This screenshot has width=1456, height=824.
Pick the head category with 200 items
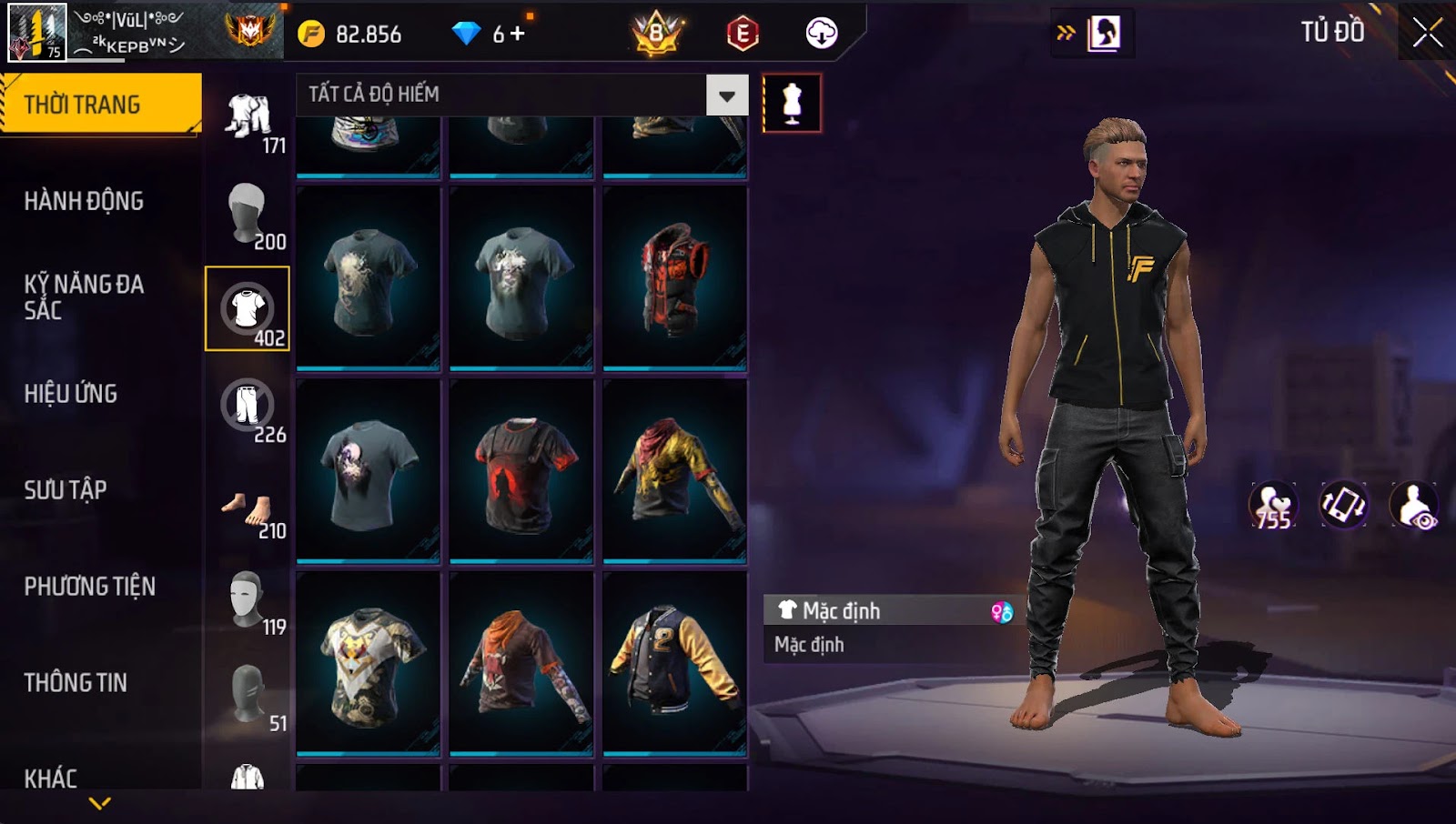coord(248,214)
